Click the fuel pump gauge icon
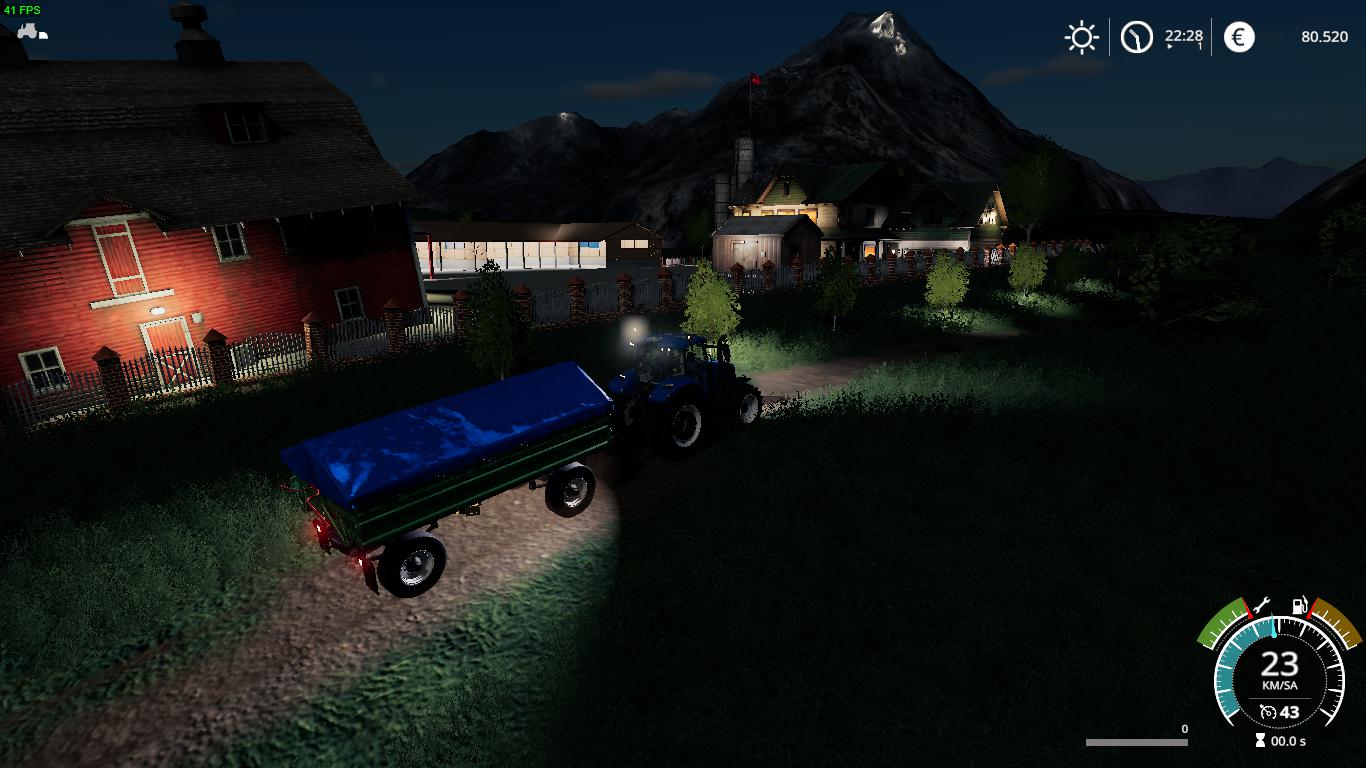 1299,605
